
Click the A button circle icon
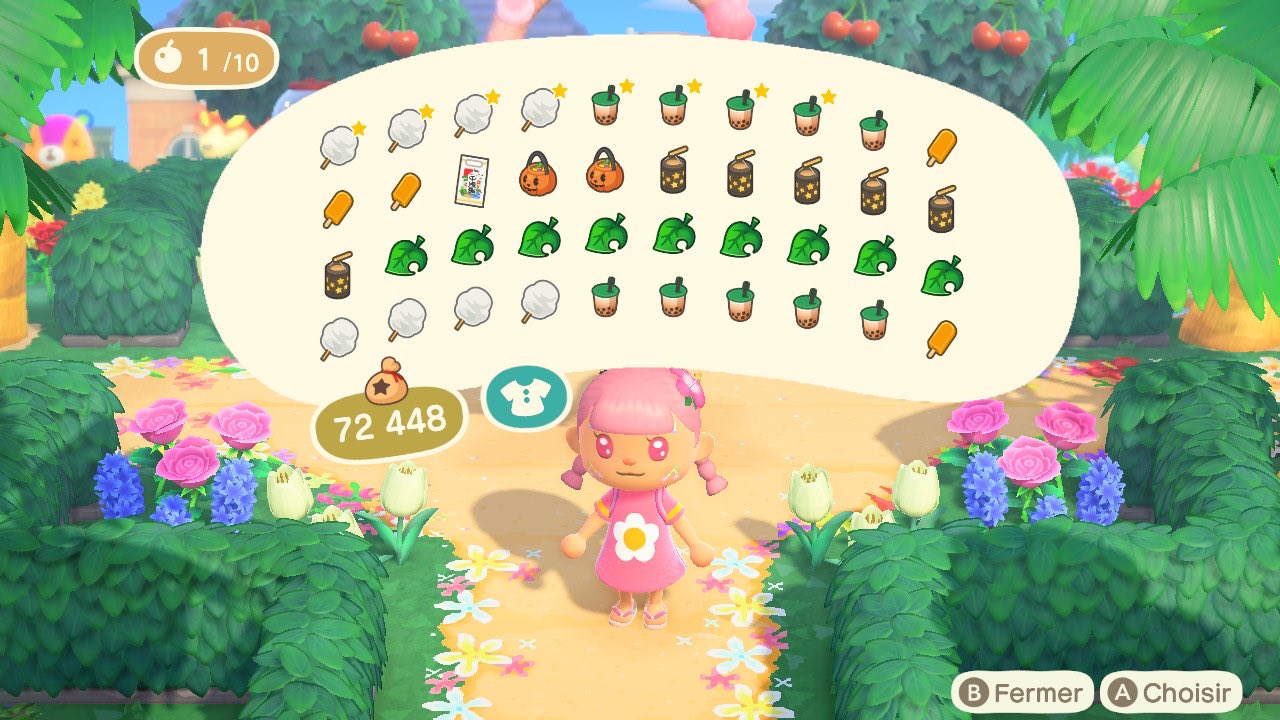coord(1122,691)
